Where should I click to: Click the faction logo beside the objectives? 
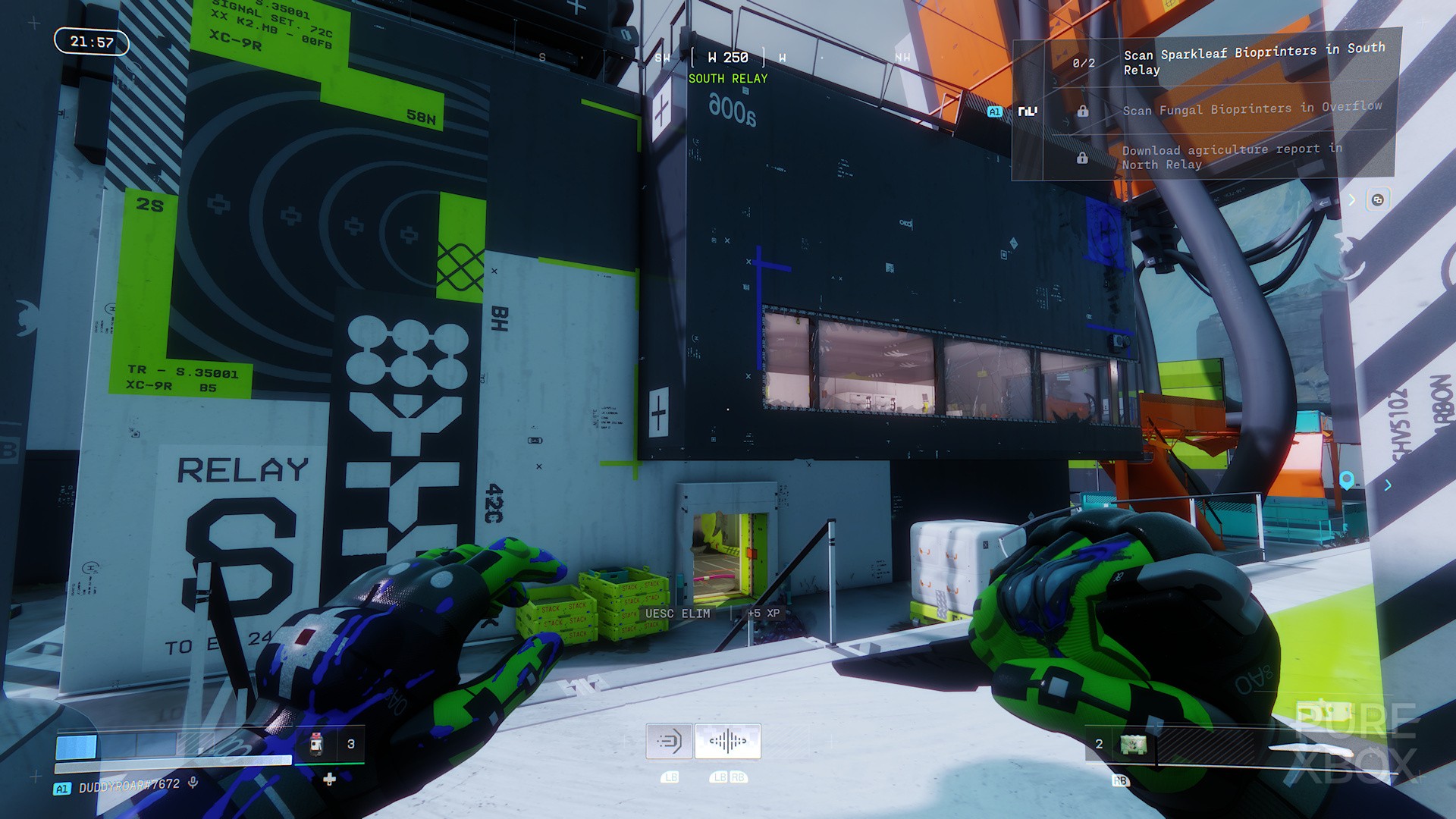coord(1028,111)
